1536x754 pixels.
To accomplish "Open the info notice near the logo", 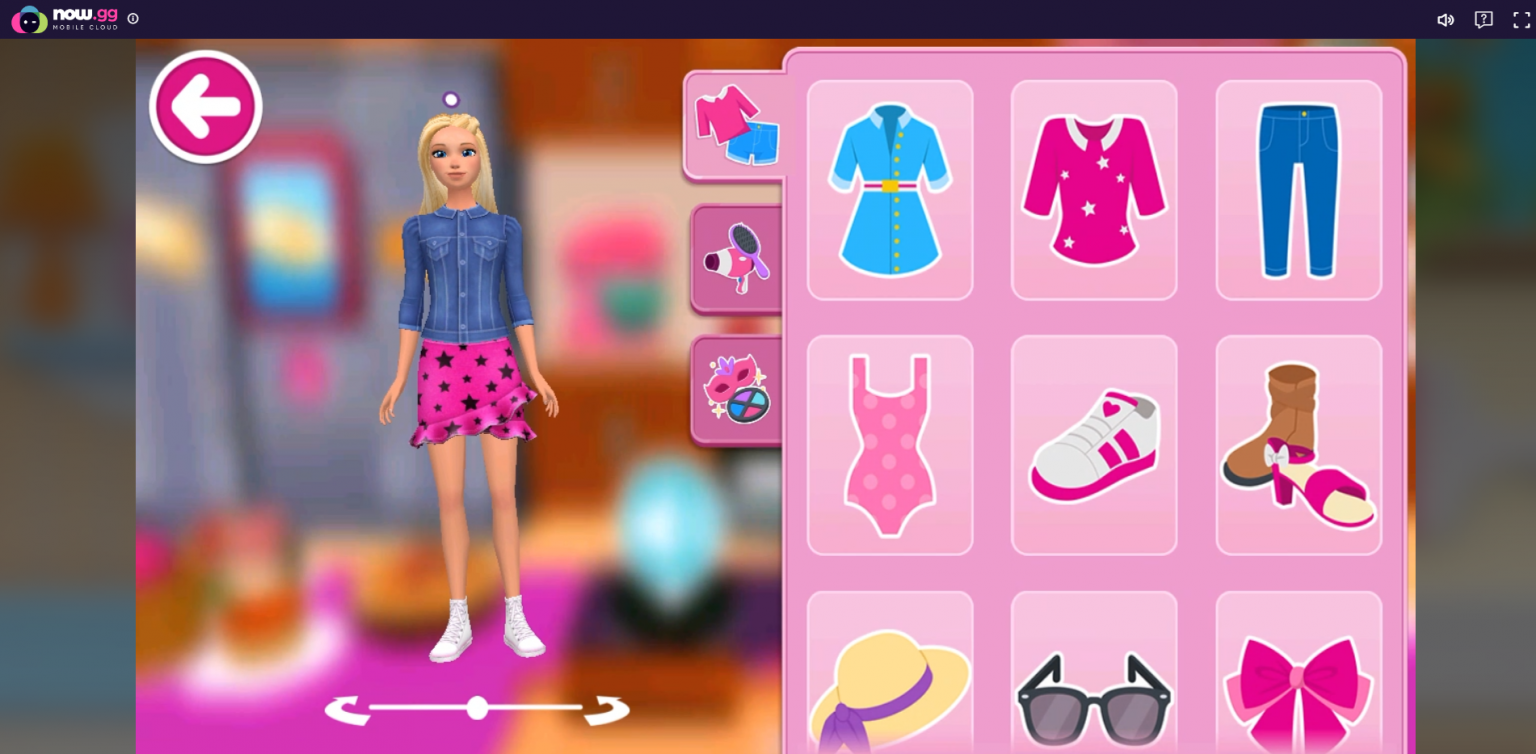I will (x=132, y=18).
